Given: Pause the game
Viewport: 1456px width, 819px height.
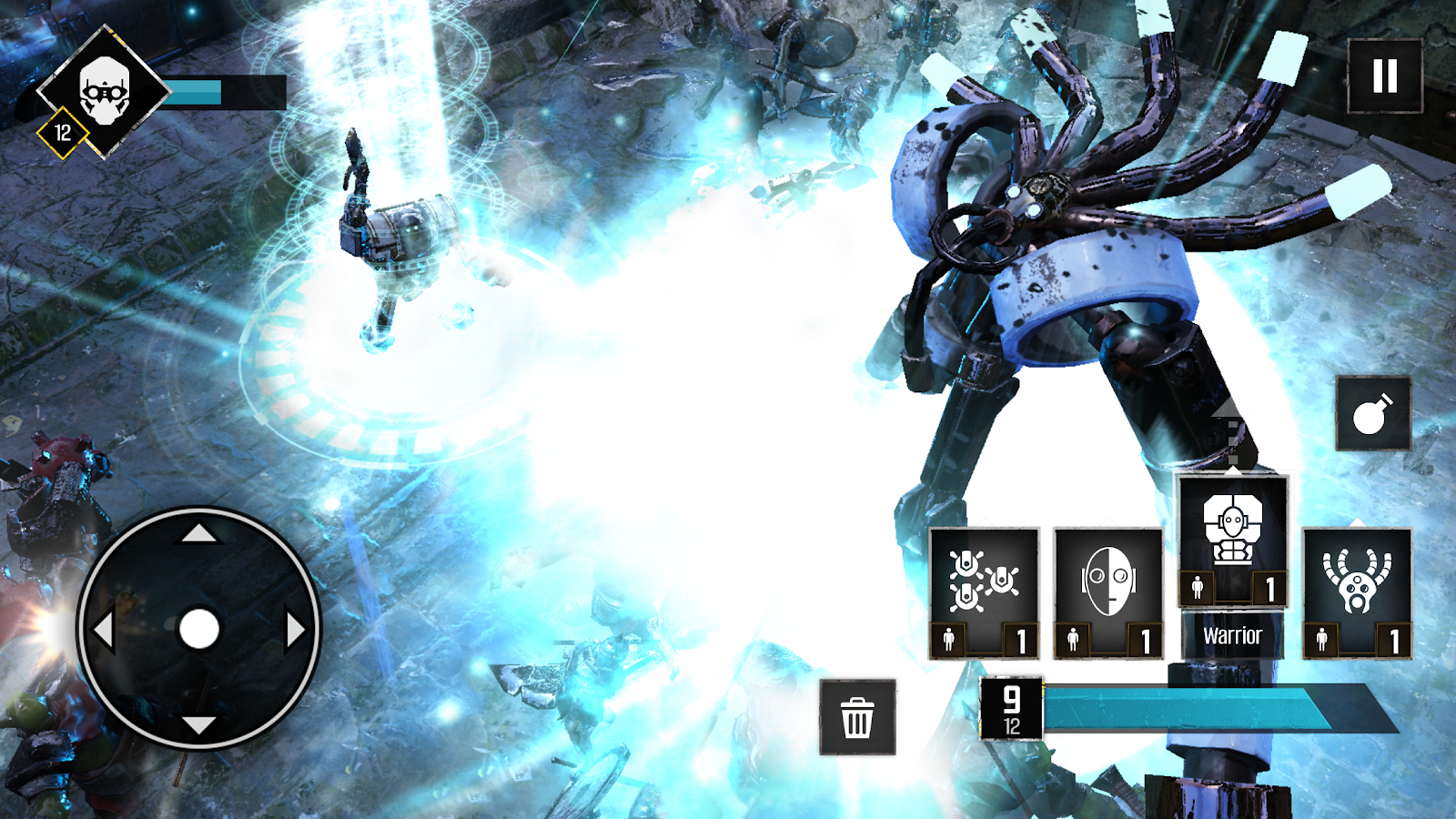Looking at the screenshot, I should coord(1384,76).
